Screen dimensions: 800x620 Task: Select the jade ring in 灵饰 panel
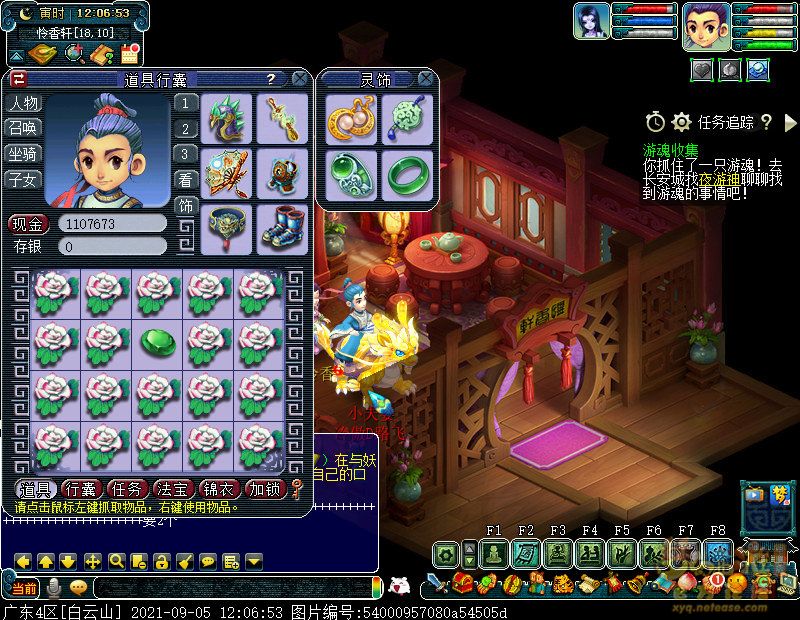(407, 172)
